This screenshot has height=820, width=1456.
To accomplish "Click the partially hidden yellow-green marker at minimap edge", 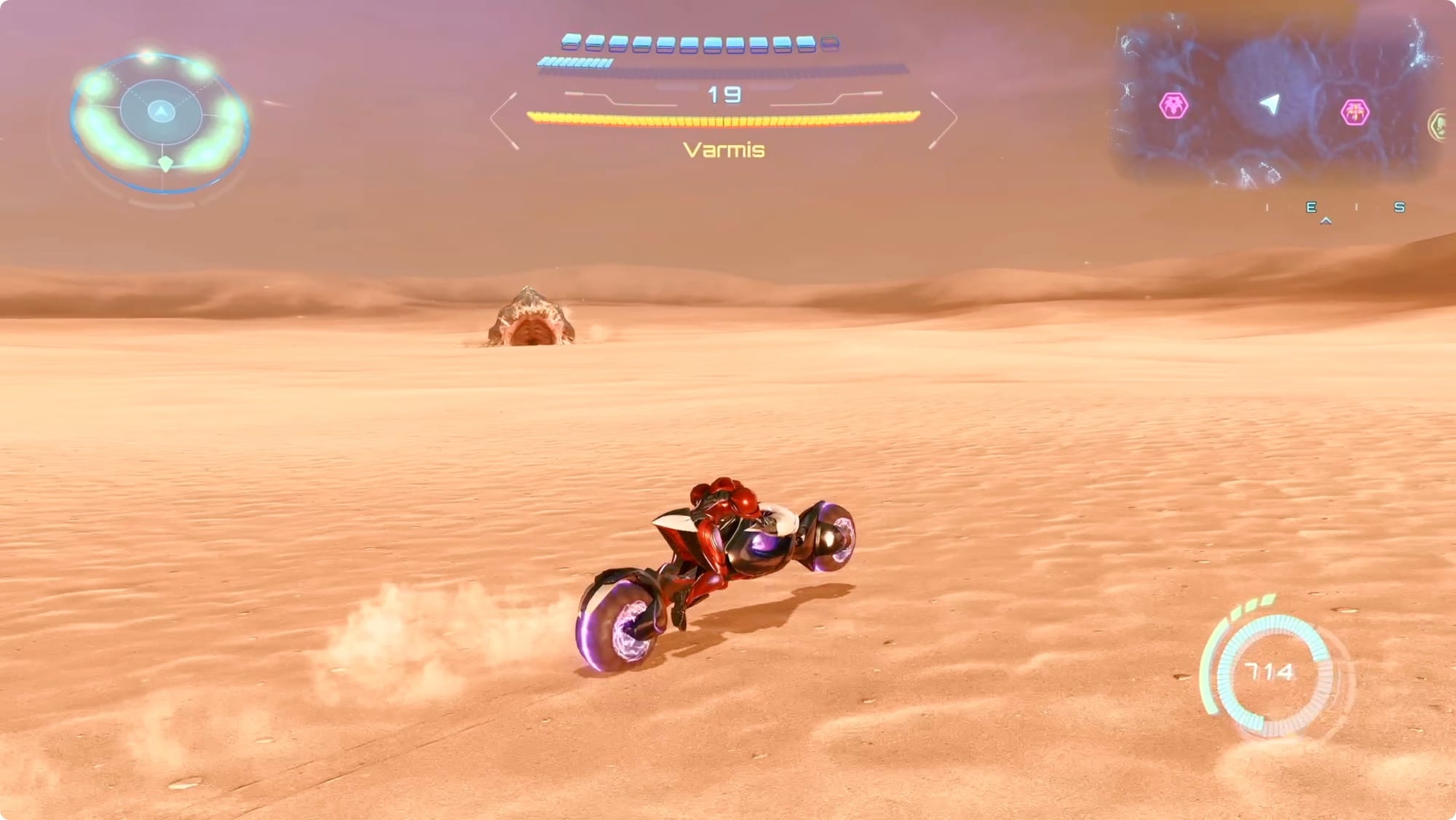I will 1440,126.
